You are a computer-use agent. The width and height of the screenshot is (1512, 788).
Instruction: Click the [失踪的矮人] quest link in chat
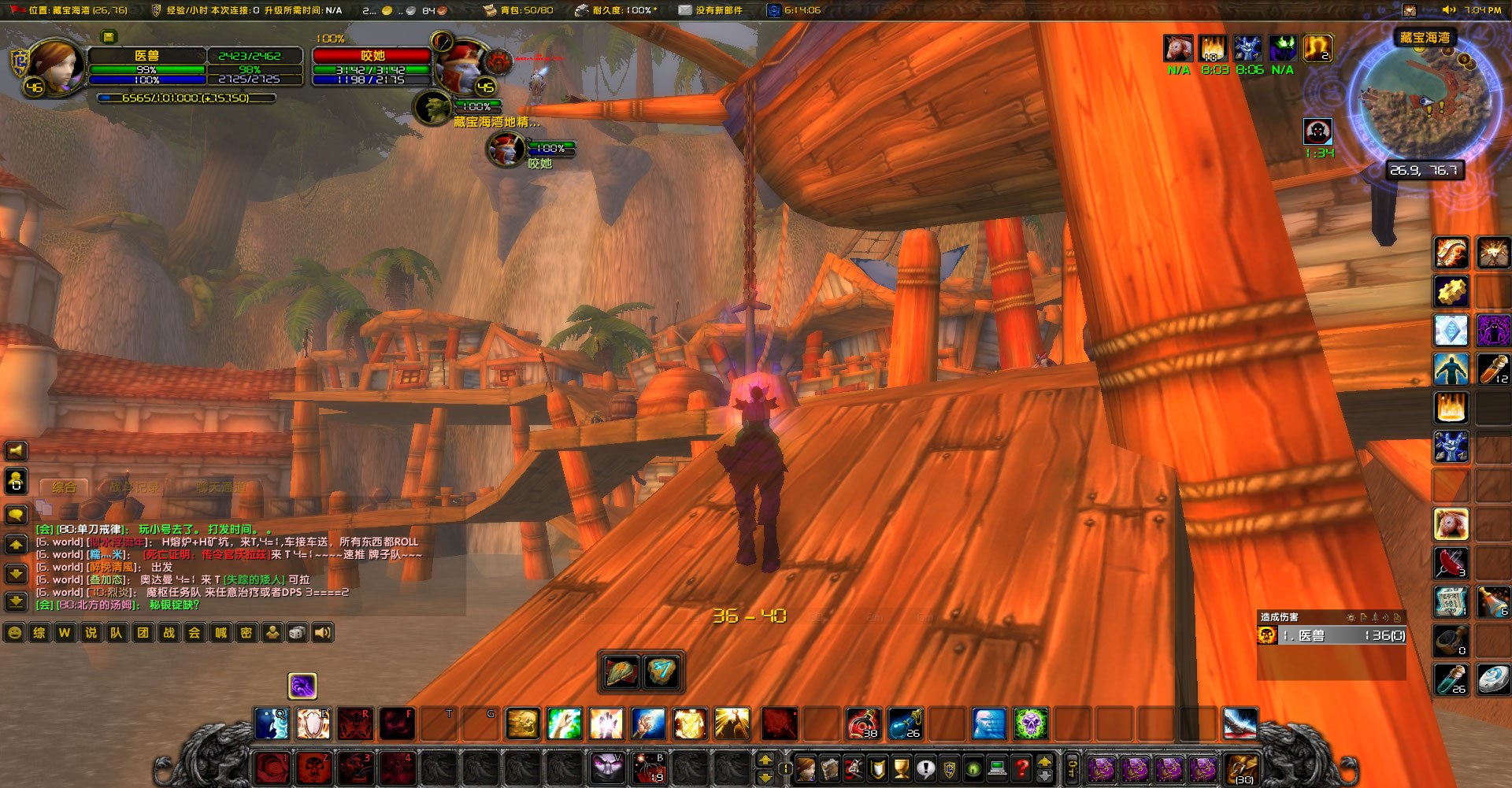[x=254, y=579]
